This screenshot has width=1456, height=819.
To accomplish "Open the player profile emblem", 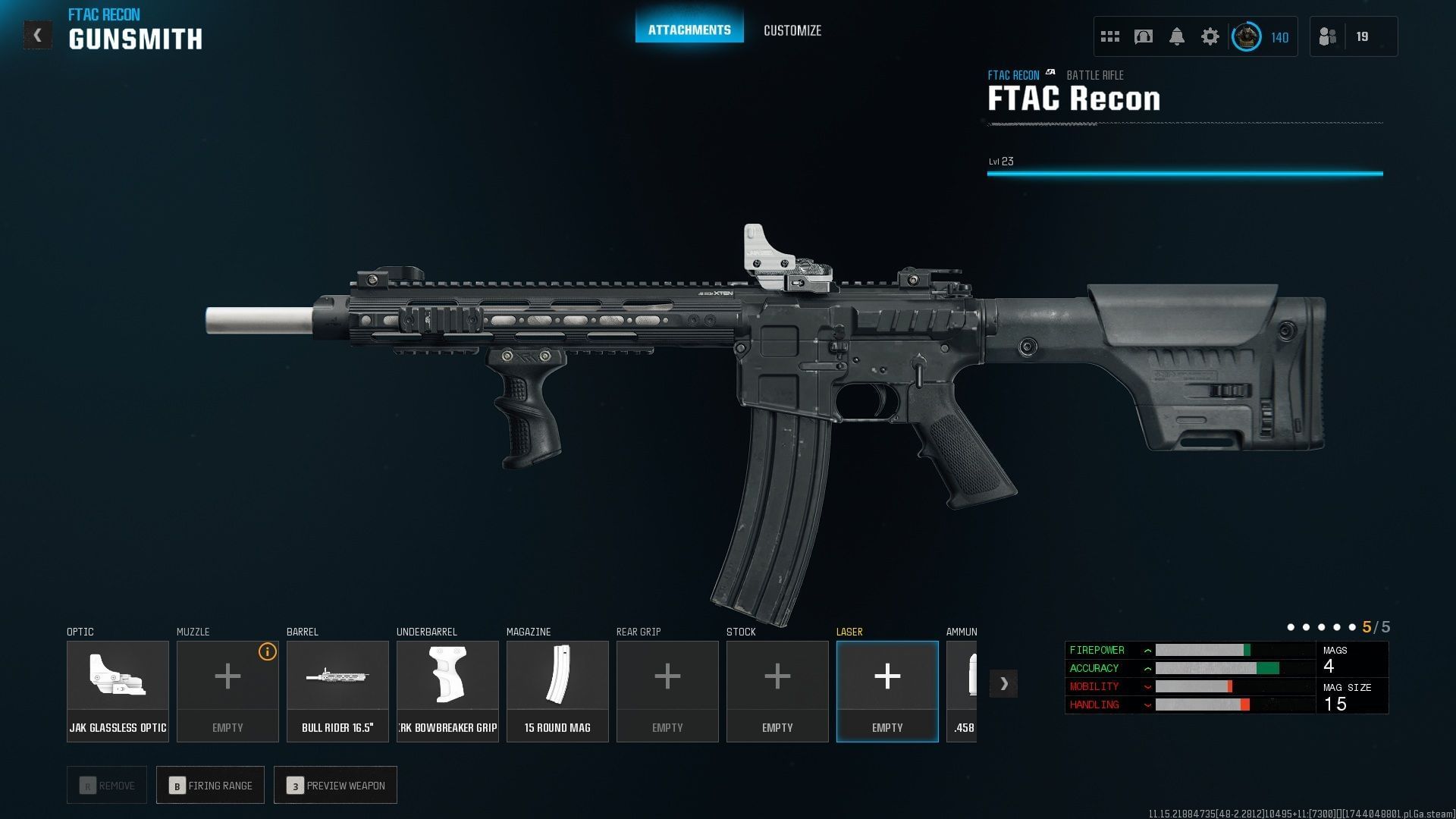I will click(1246, 36).
